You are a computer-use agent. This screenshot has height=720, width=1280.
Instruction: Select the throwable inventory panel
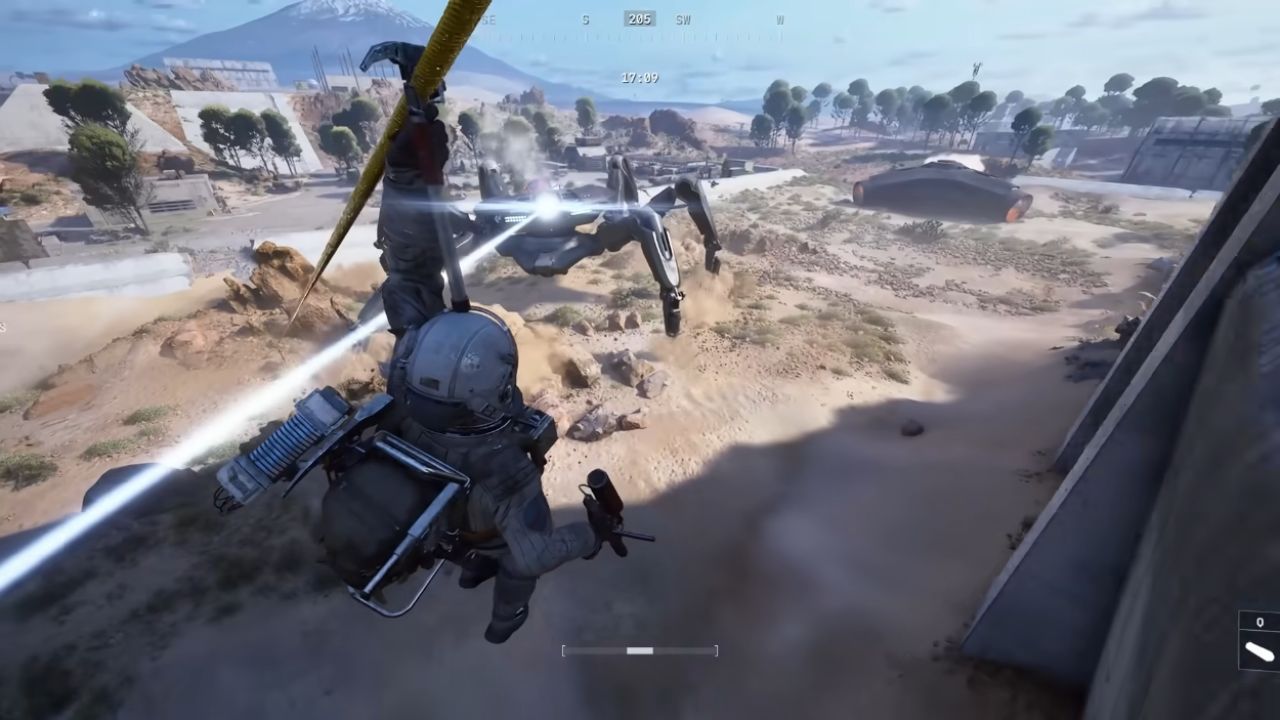pyautogui.click(x=1258, y=640)
